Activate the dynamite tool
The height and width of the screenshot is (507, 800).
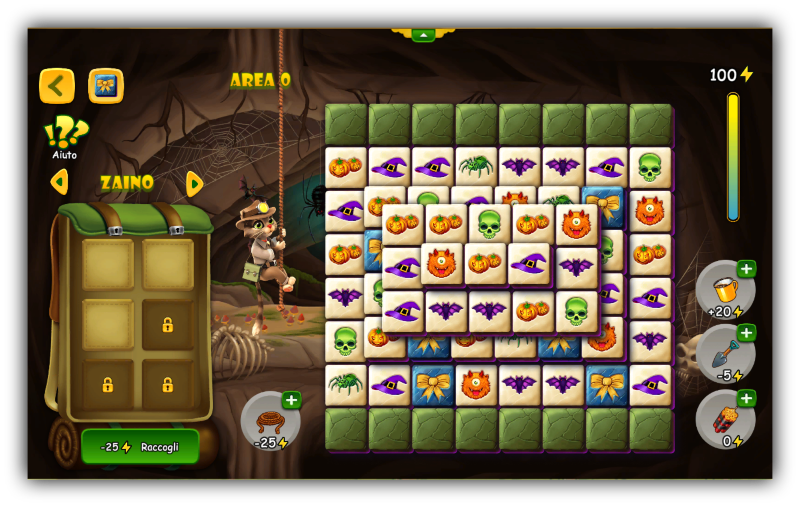[722, 419]
